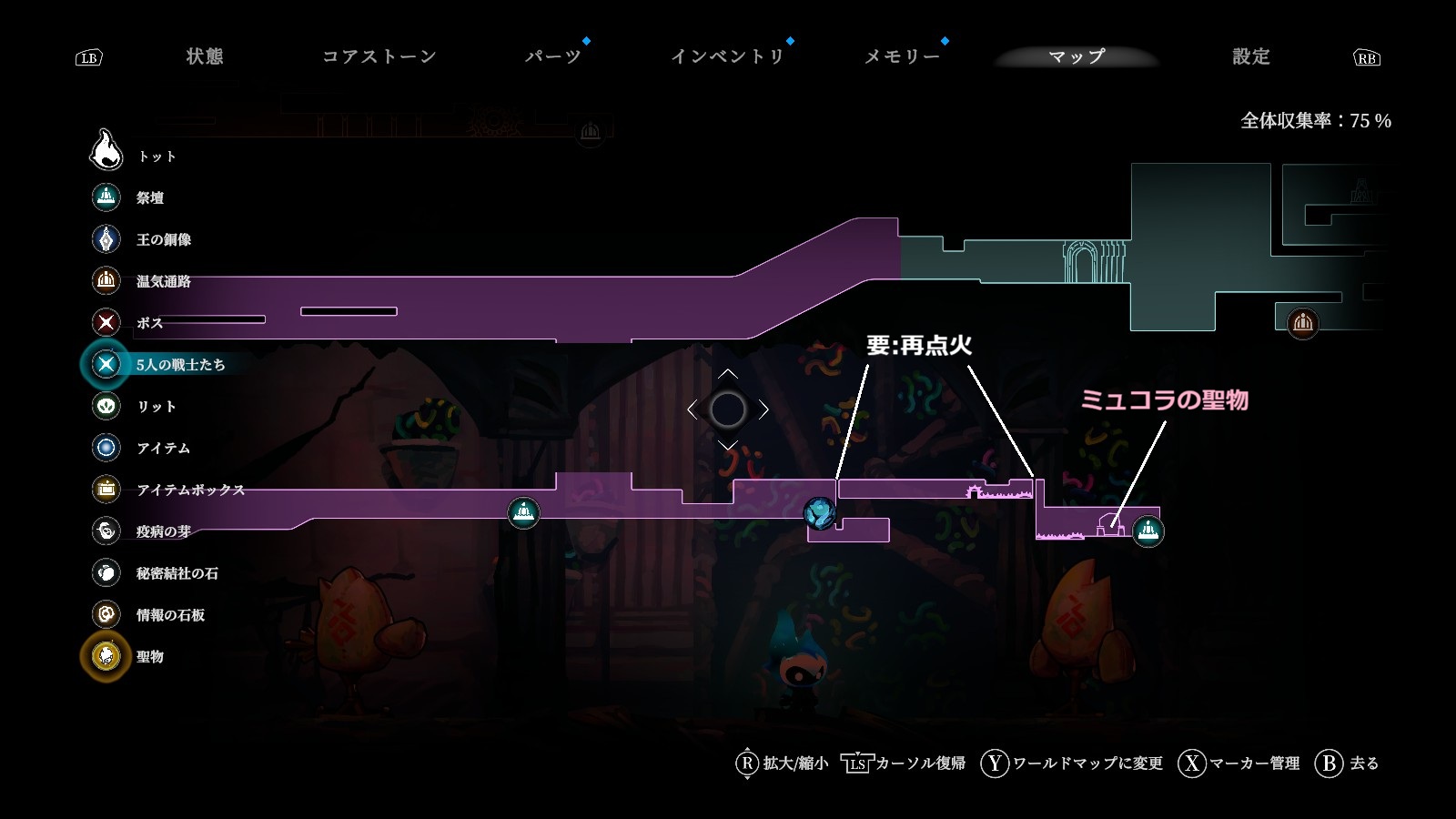Open the インベントリ tab
The width and height of the screenshot is (1456, 819).
[727, 56]
